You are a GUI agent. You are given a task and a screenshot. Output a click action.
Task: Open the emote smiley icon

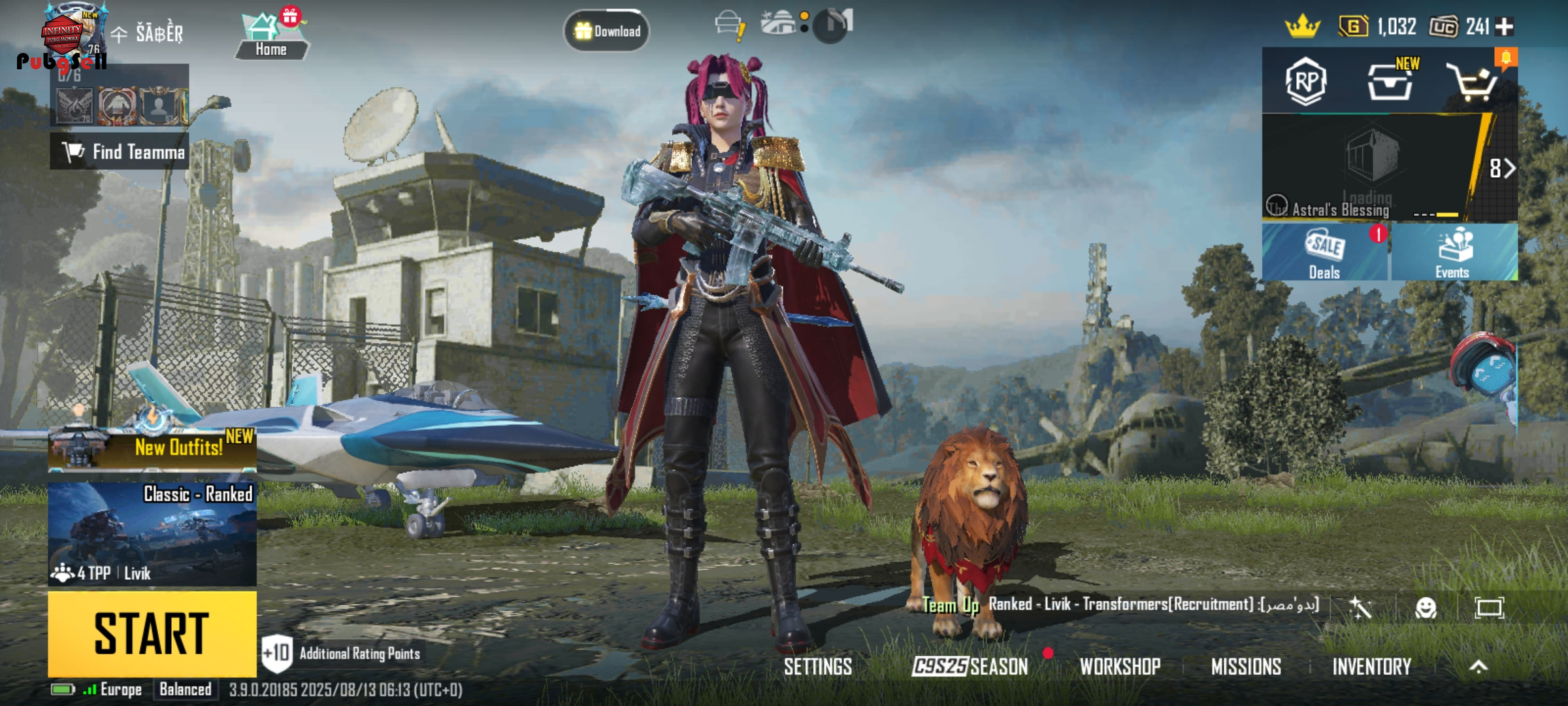(1426, 609)
